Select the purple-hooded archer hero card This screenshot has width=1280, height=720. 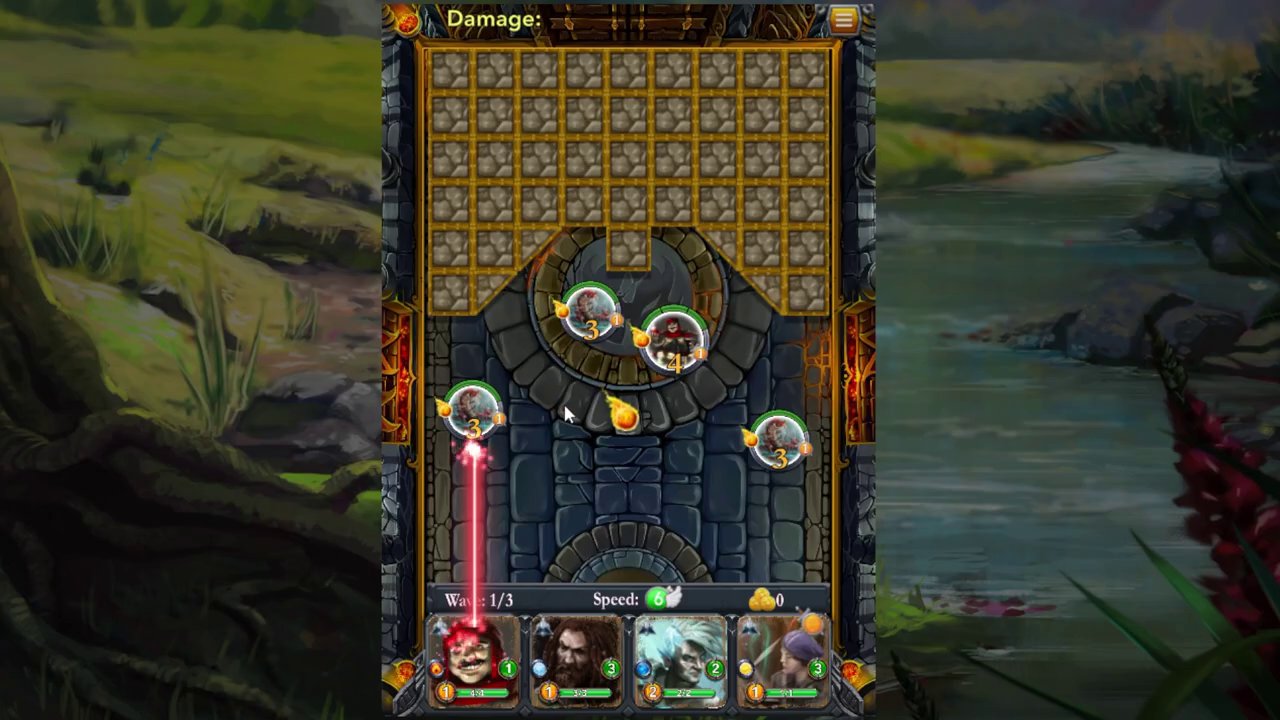(x=783, y=660)
